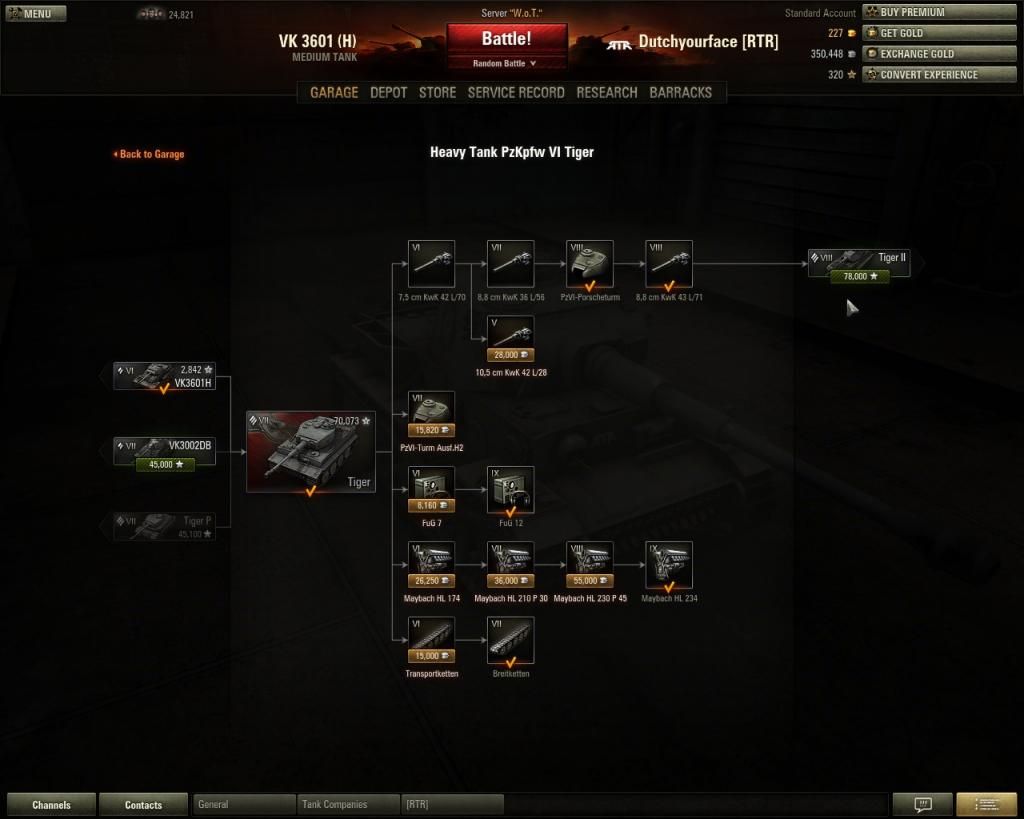This screenshot has width=1024, height=819.
Task: Select the Tiger II tank node
Action: (861, 264)
